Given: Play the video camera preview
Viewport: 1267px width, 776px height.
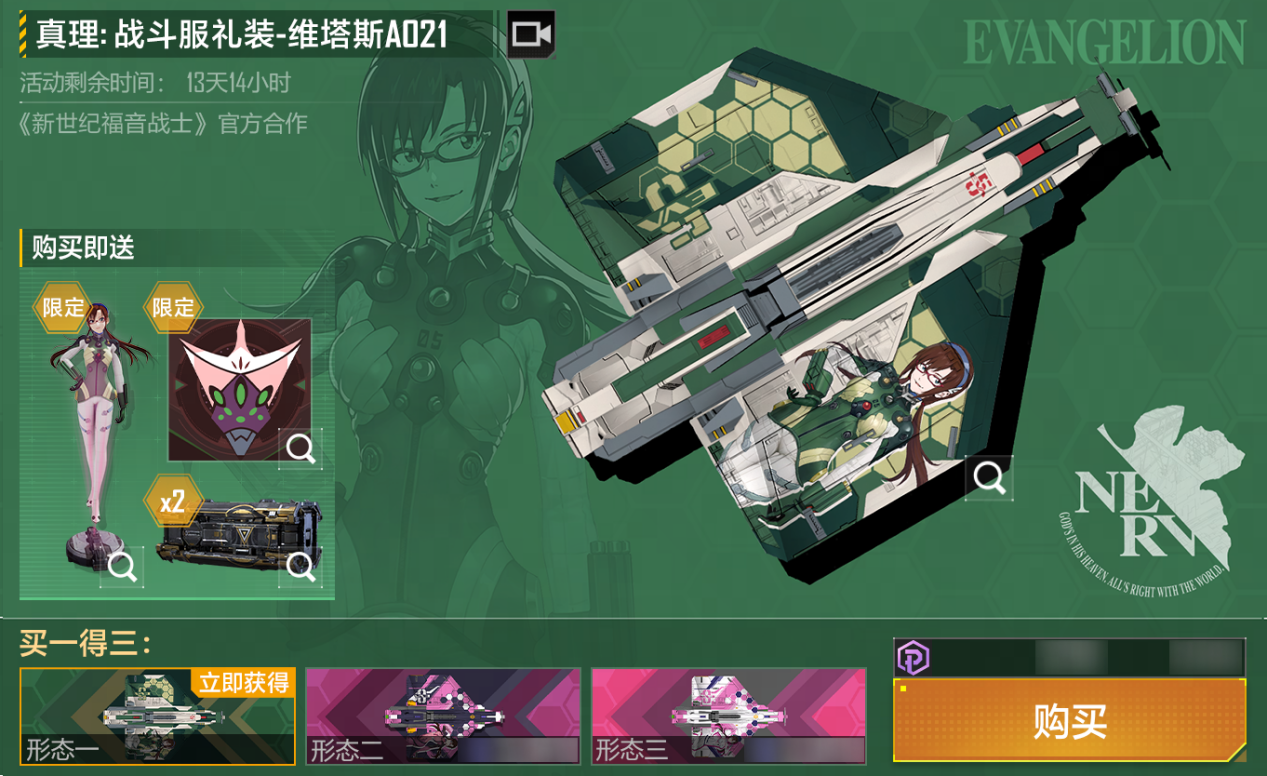Looking at the screenshot, I should point(531,35).
